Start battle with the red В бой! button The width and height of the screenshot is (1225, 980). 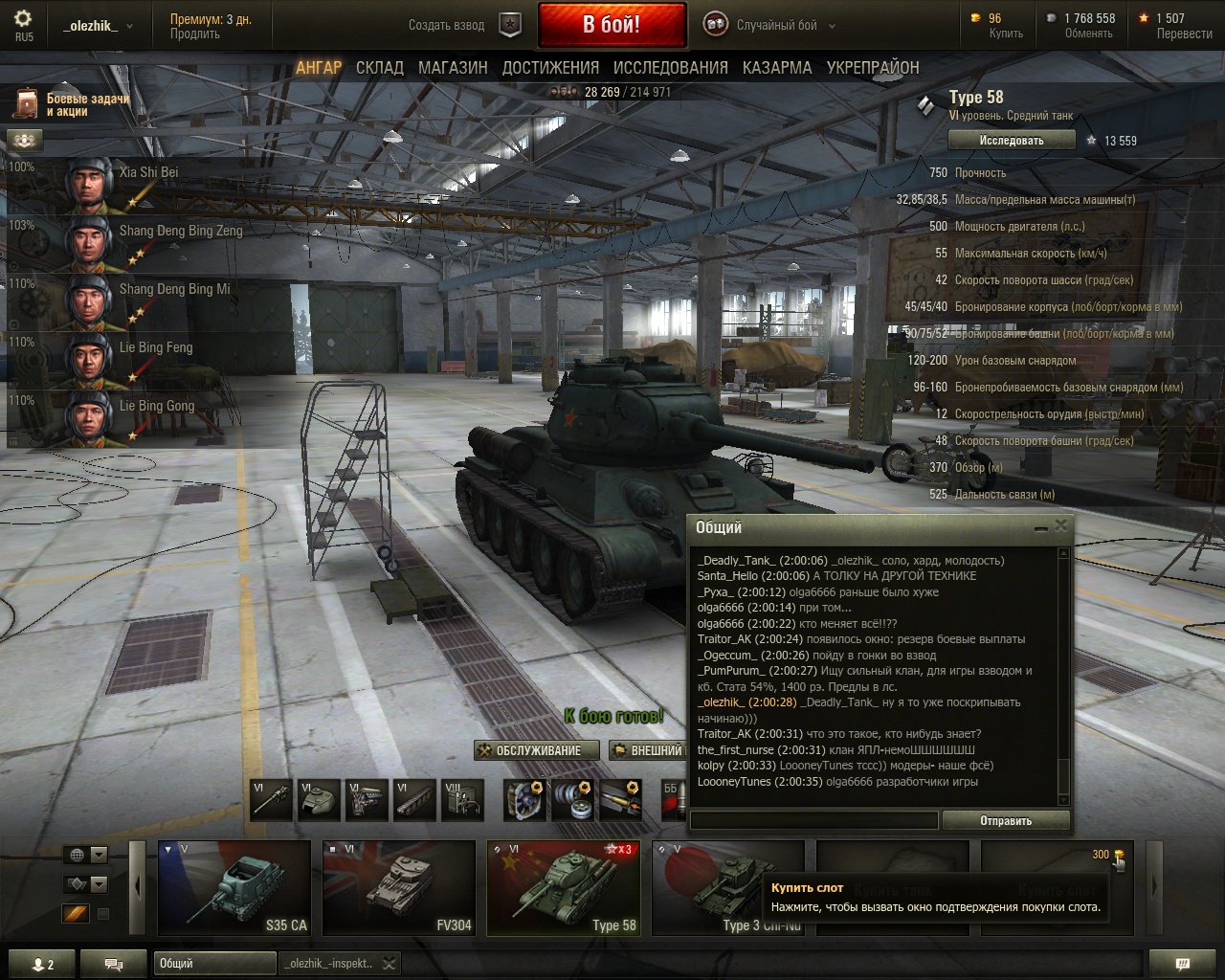pos(612,25)
